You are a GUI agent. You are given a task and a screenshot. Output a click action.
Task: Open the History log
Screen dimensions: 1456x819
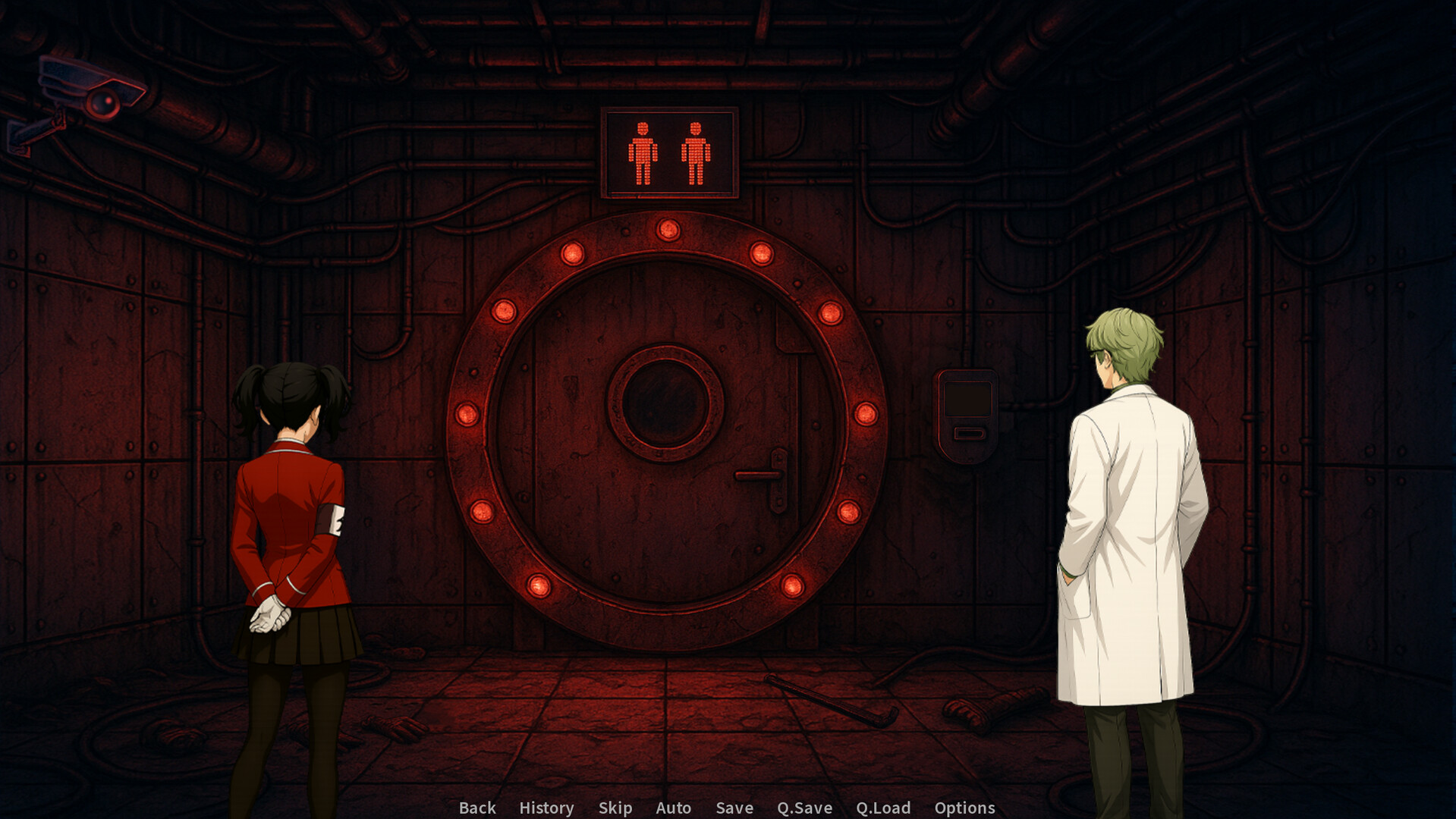coord(546,808)
